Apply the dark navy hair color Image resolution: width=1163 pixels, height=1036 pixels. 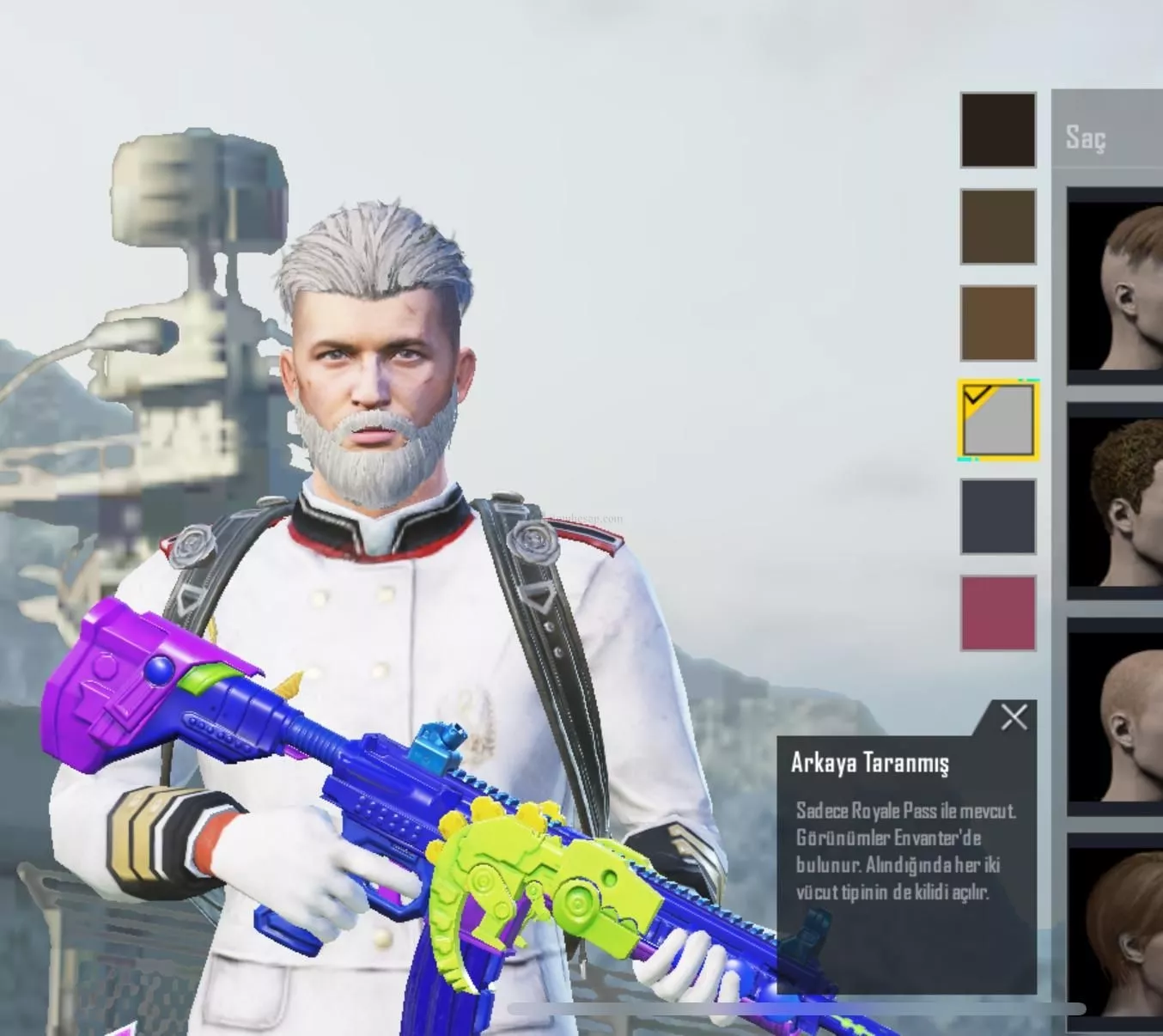(x=997, y=517)
